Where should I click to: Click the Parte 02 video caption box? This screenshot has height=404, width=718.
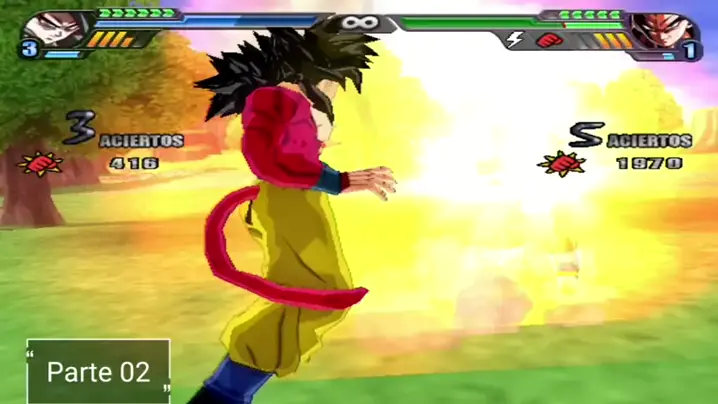[x=98, y=372]
